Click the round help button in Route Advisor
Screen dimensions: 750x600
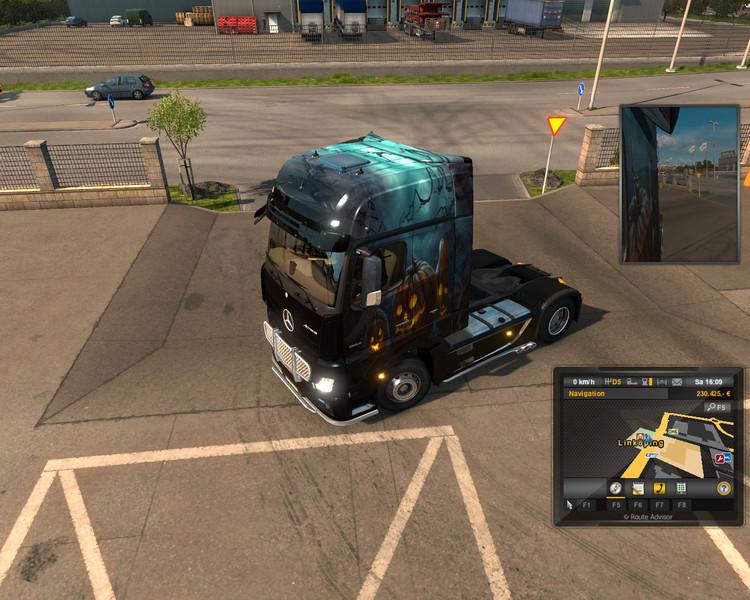point(723,488)
